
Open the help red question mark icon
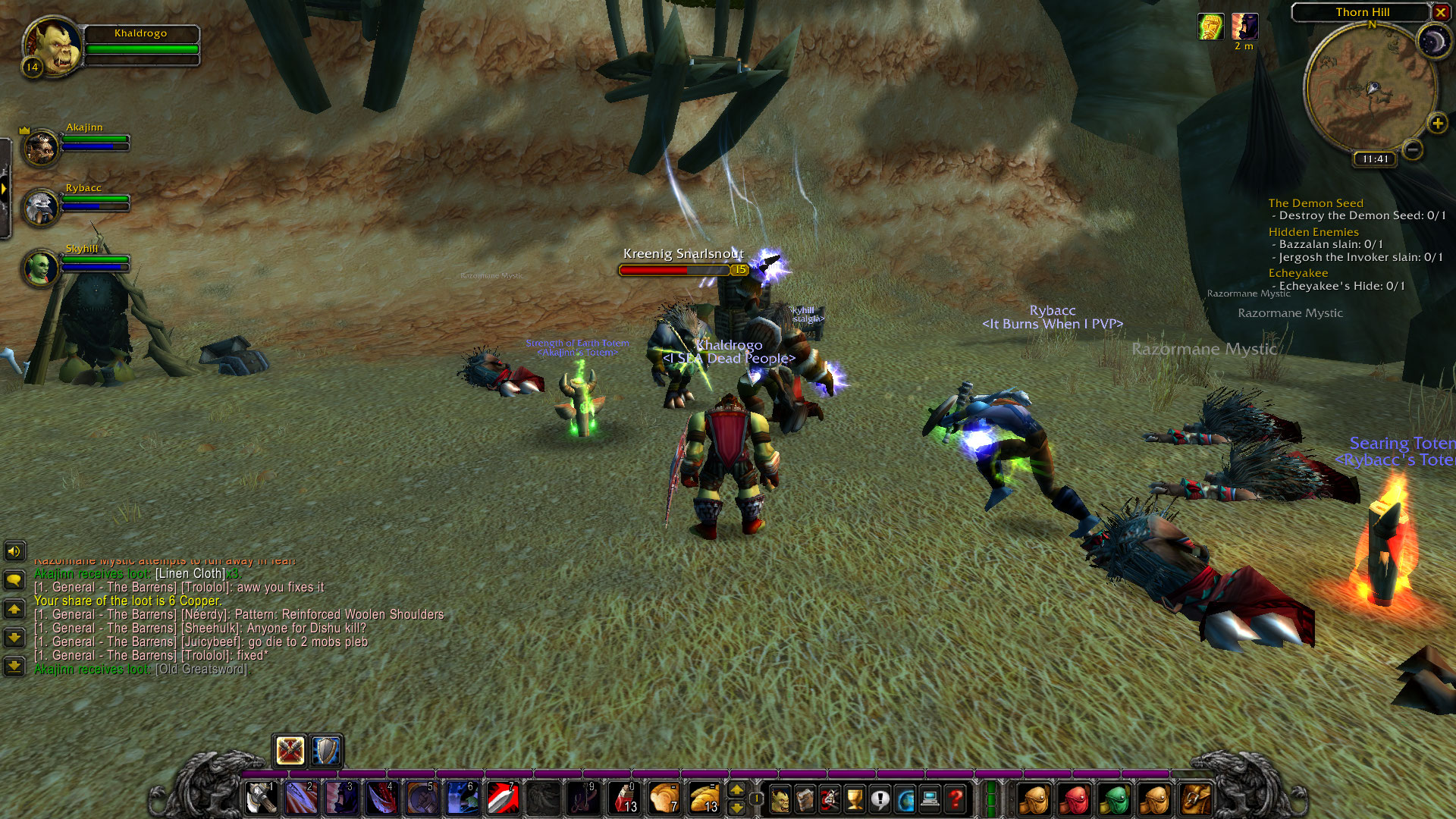point(955,799)
